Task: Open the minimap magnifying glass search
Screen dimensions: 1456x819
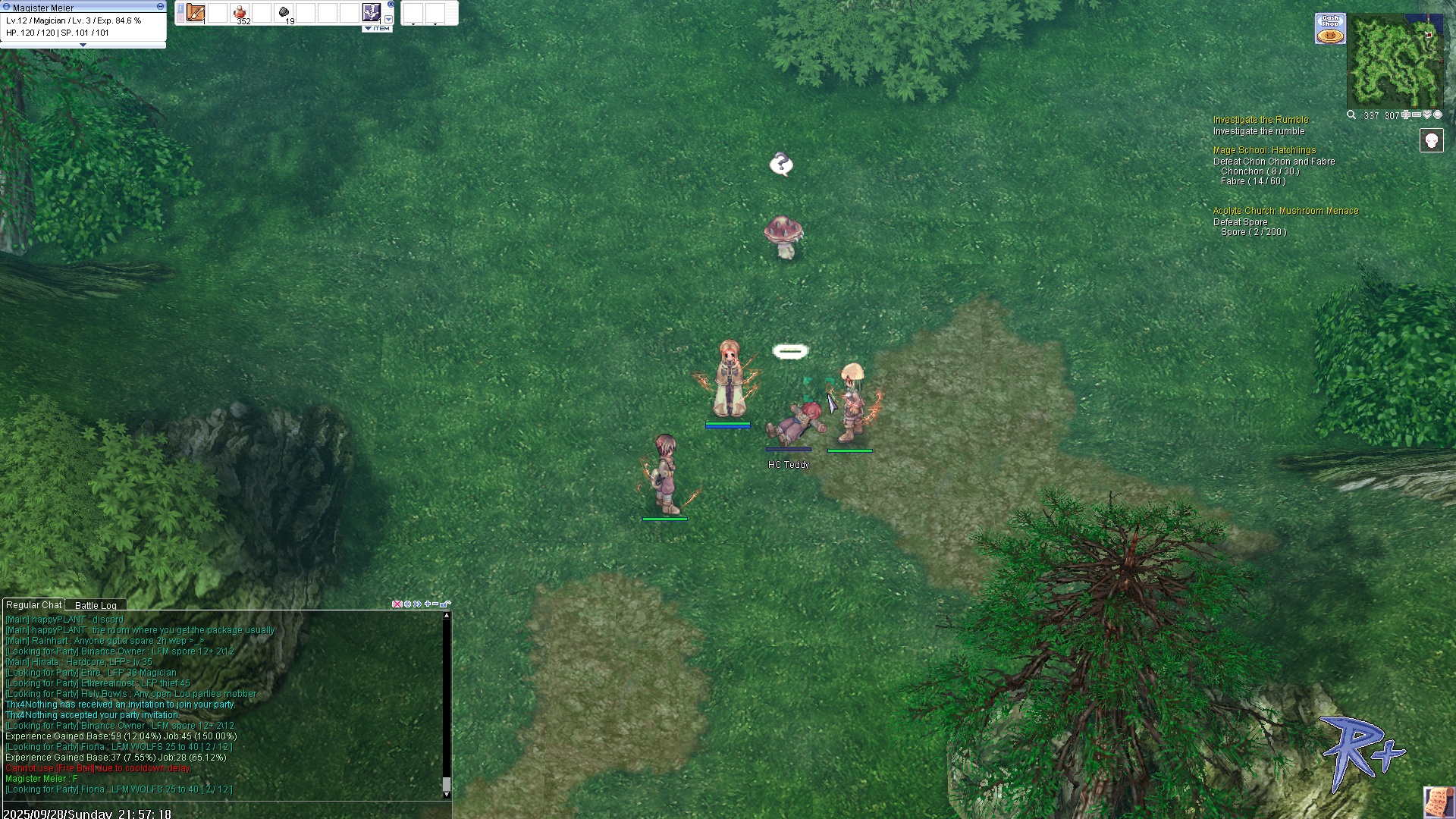Action: click(x=1351, y=115)
